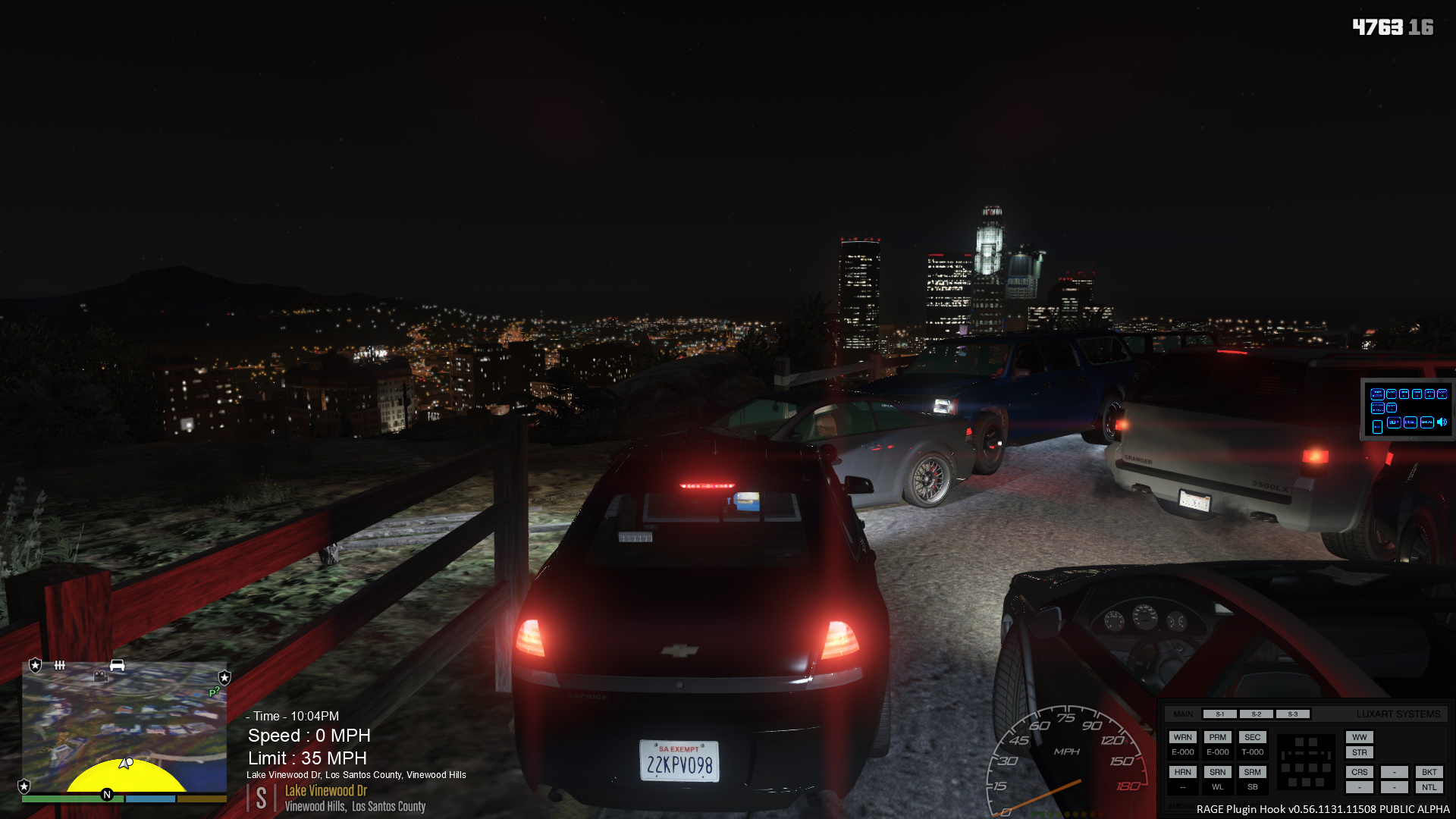
Task: Select the S-1 siren tab
Action: point(1219,714)
